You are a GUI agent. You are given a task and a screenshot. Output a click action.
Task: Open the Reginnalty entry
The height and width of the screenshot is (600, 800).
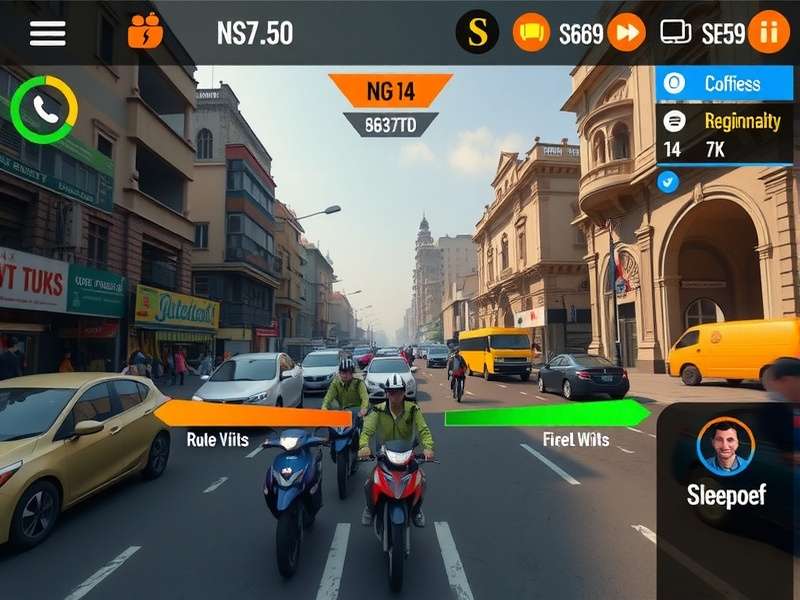coord(724,121)
